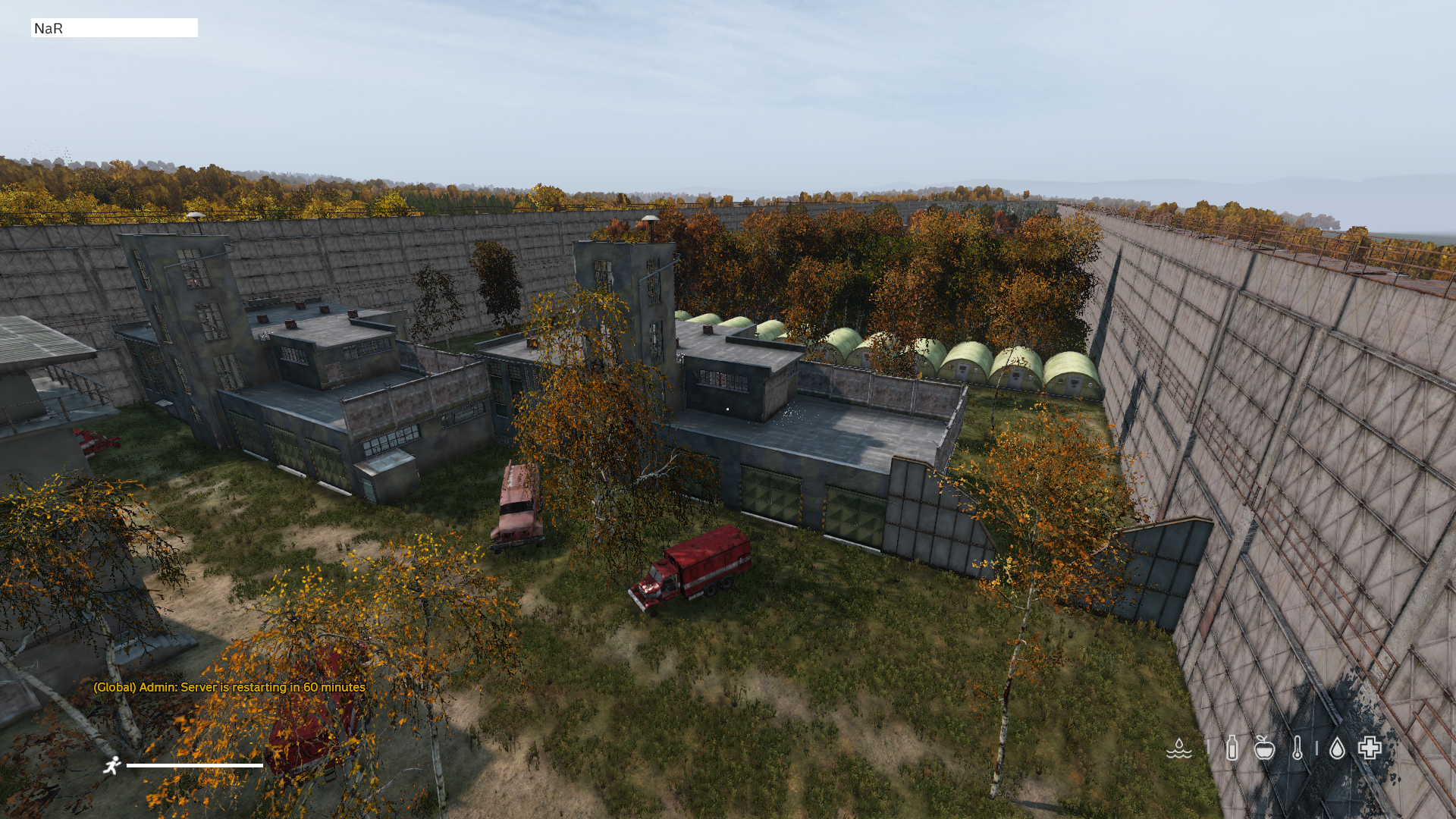Click the wetness water-waves status icon
Viewport: 1456px width, 819px height.
pos(1178,748)
